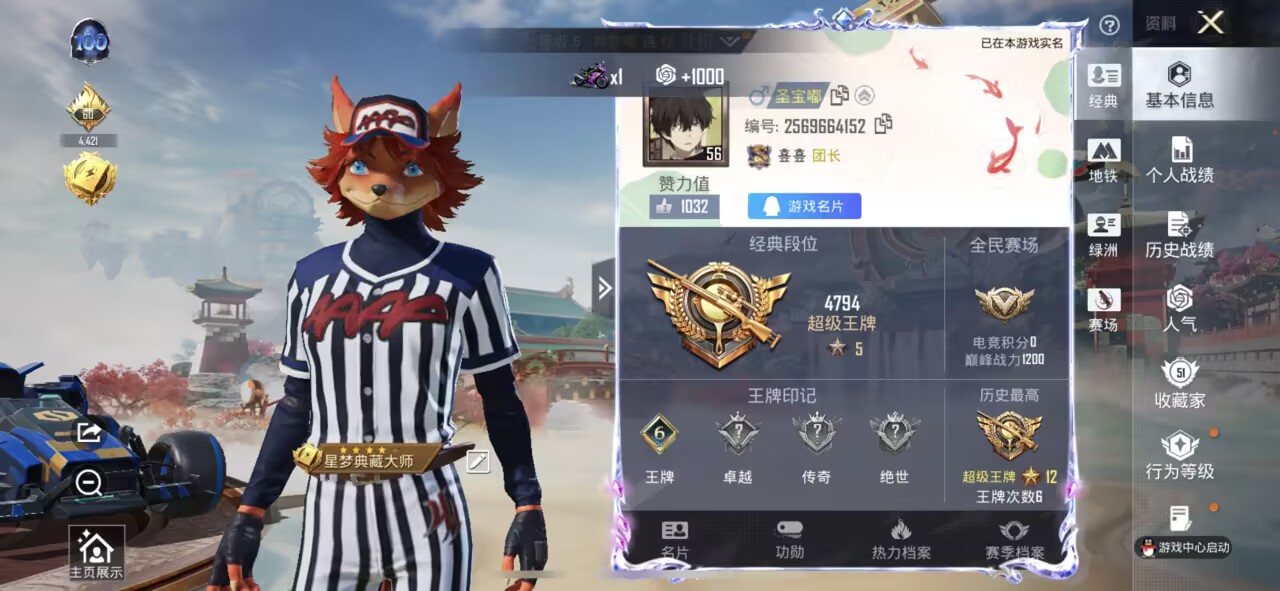Screen dimensions: 1280x591
Task: Show the 人气 popularity section
Action: pyautogui.click(x=1180, y=308)
